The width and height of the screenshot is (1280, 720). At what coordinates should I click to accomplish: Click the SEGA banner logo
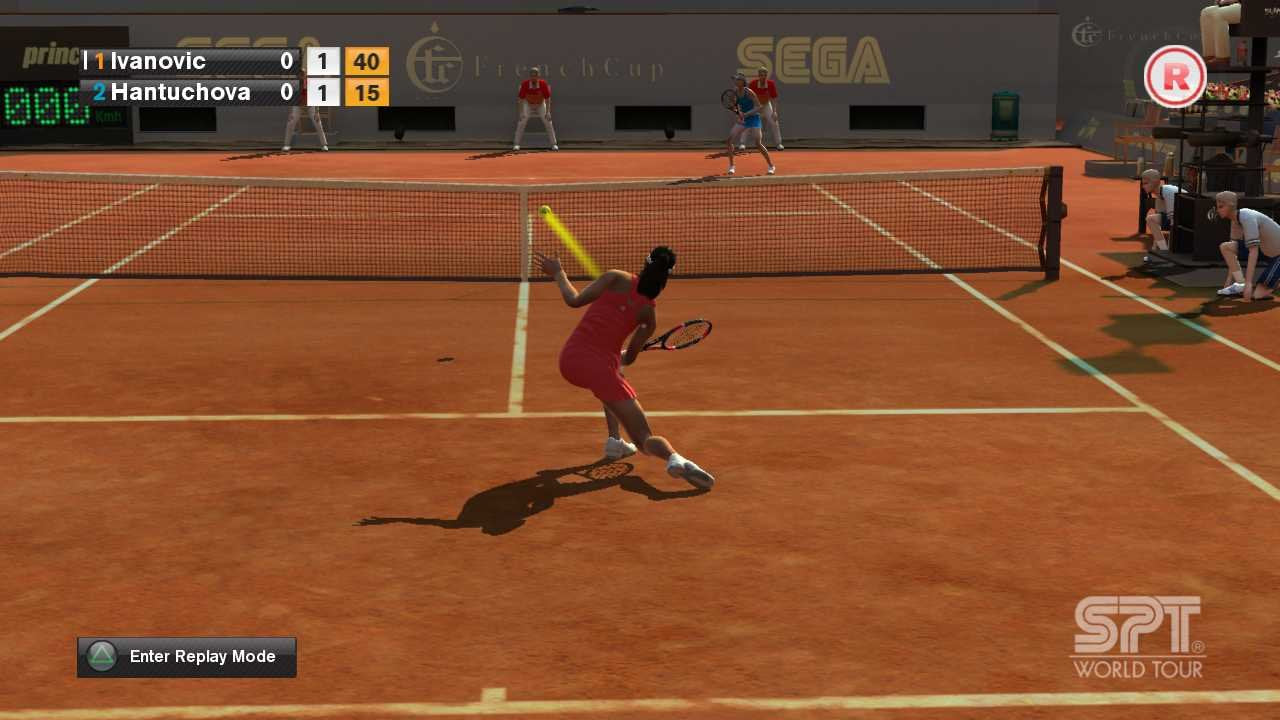808,53
